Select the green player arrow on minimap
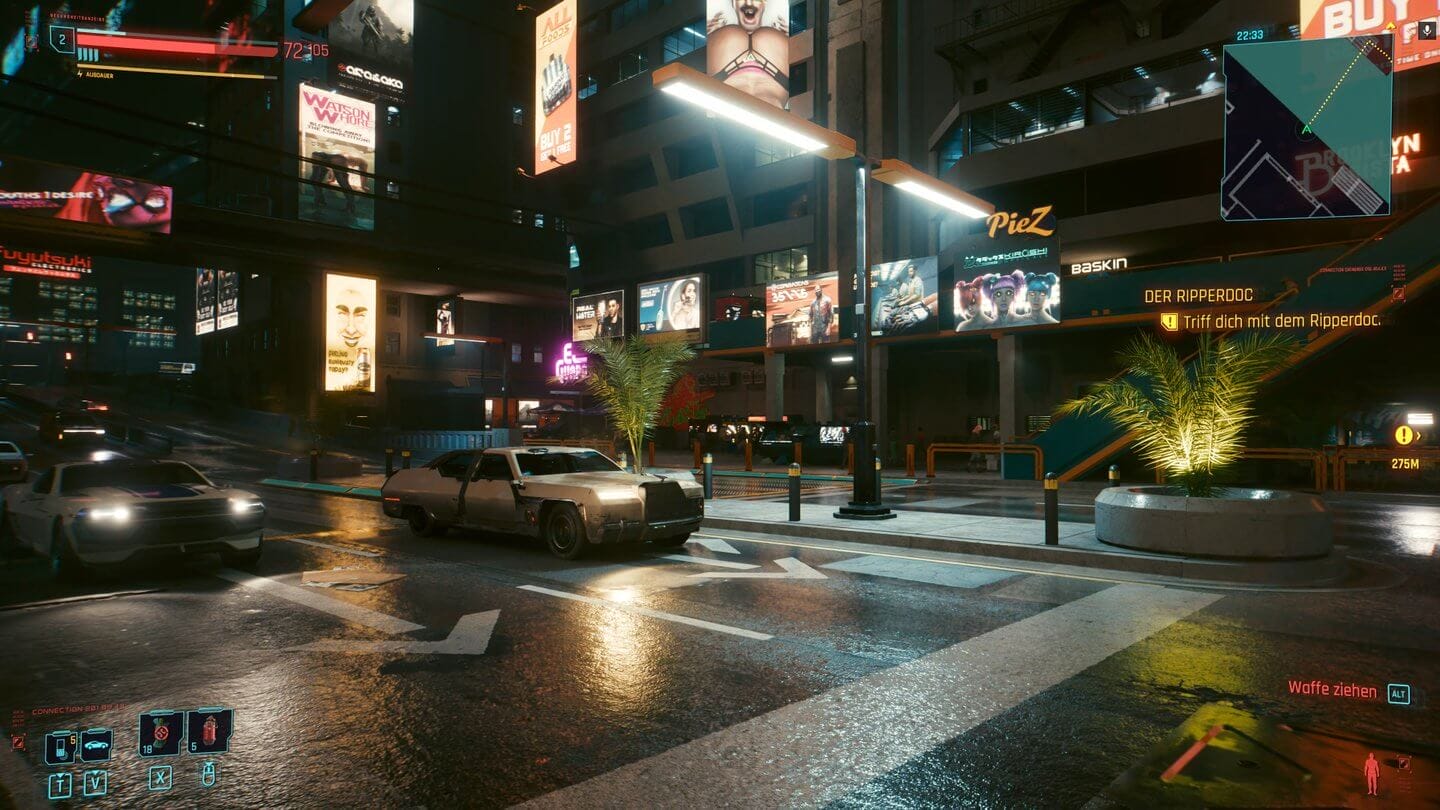 coord(1305,129)
